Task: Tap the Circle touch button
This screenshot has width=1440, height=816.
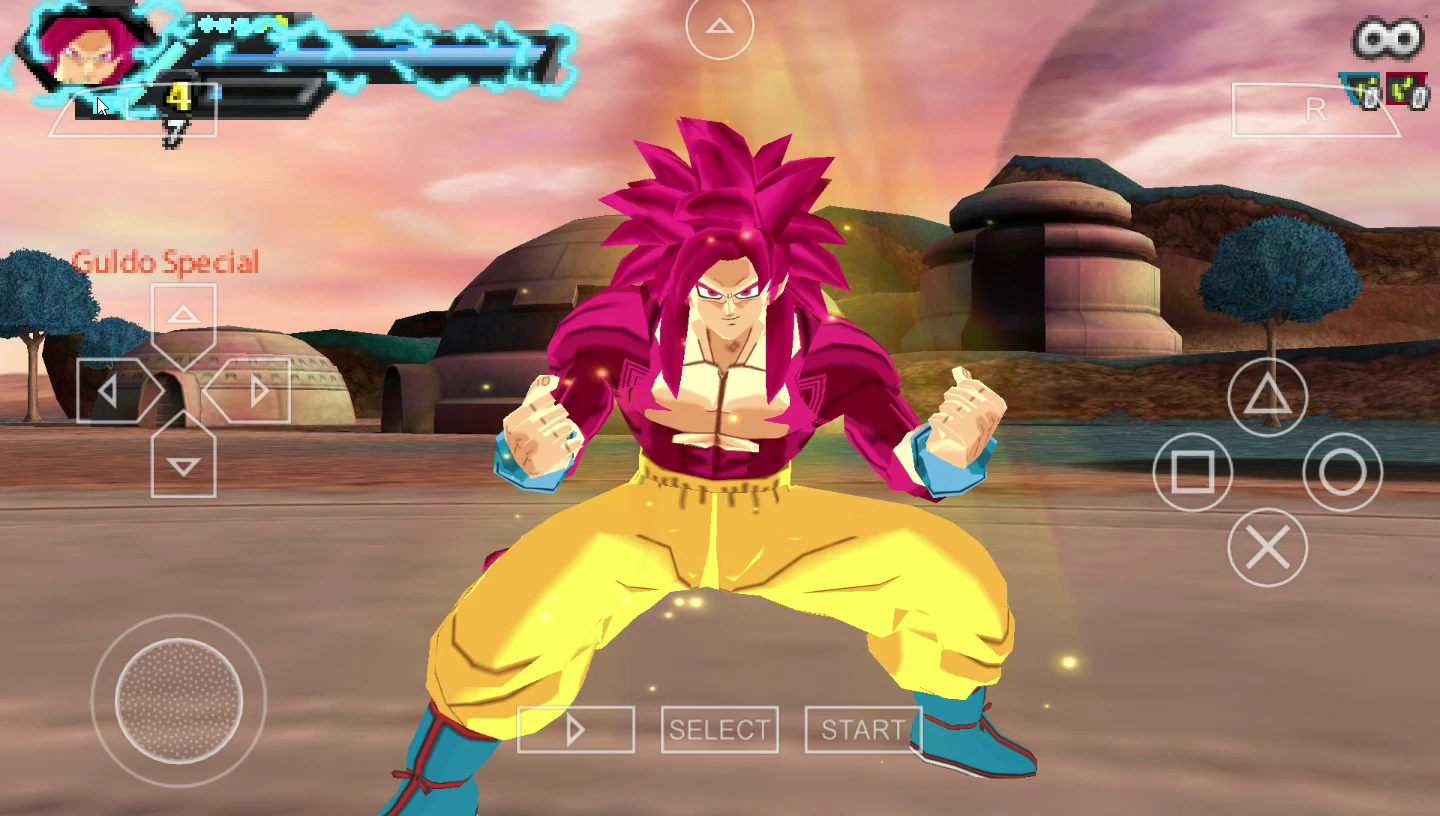Action: click(x=1342, y=472)
